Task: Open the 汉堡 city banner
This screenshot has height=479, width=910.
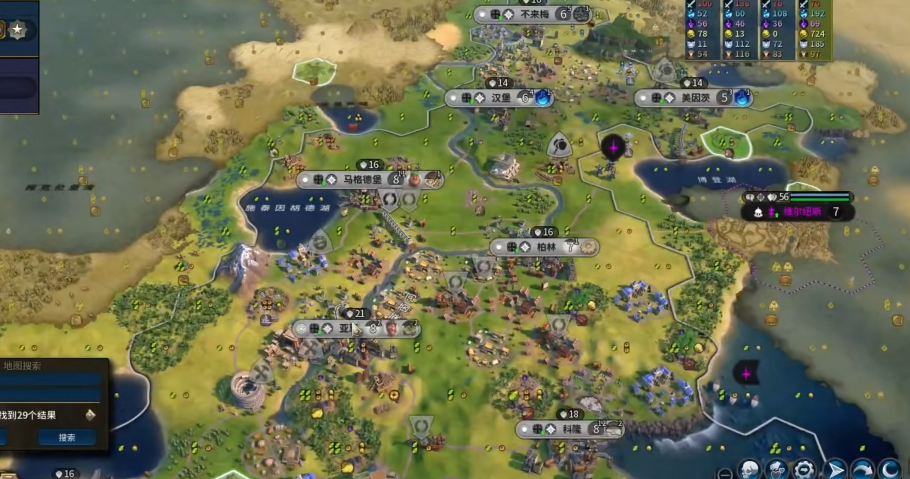Action: pyautogui.click(x=499, y=98)
